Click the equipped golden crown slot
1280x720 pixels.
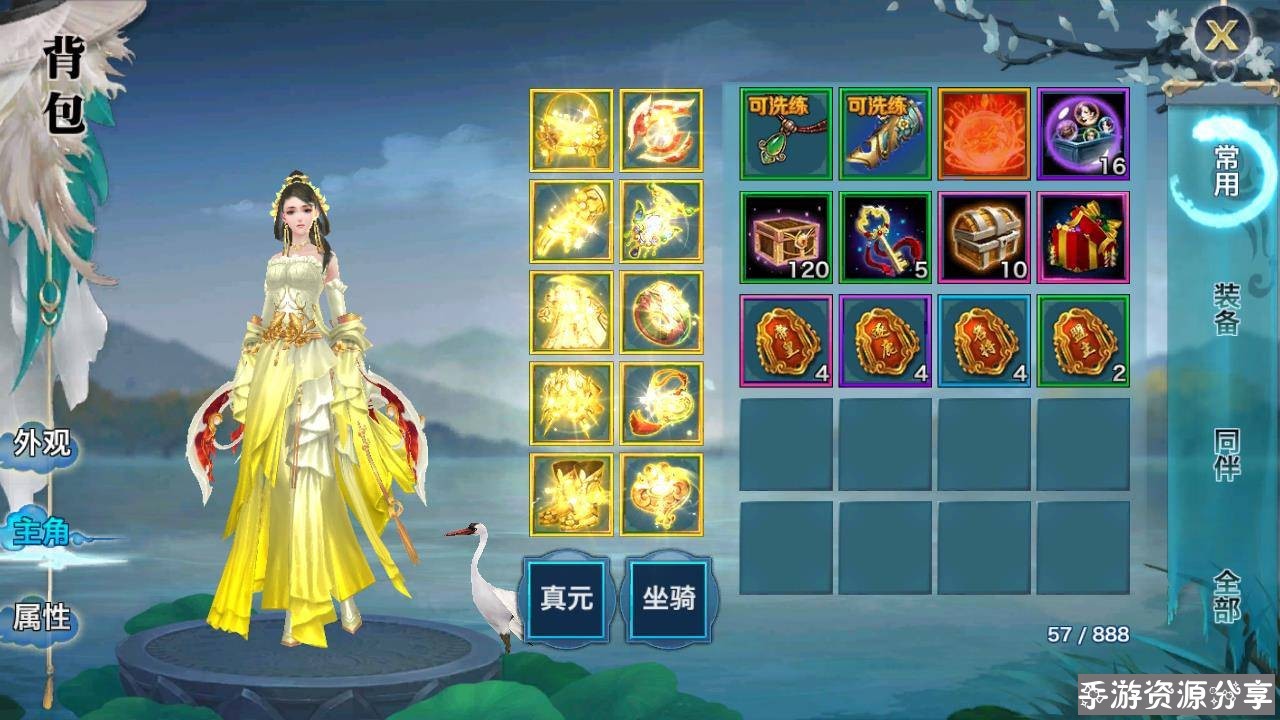tap(570, 130)
